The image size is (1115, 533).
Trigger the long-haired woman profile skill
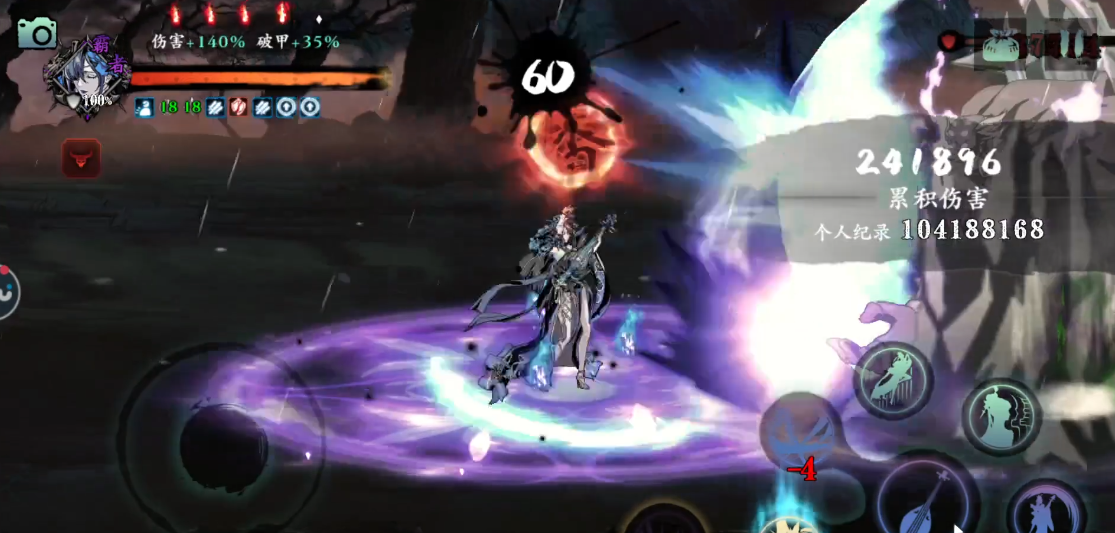1001,417
